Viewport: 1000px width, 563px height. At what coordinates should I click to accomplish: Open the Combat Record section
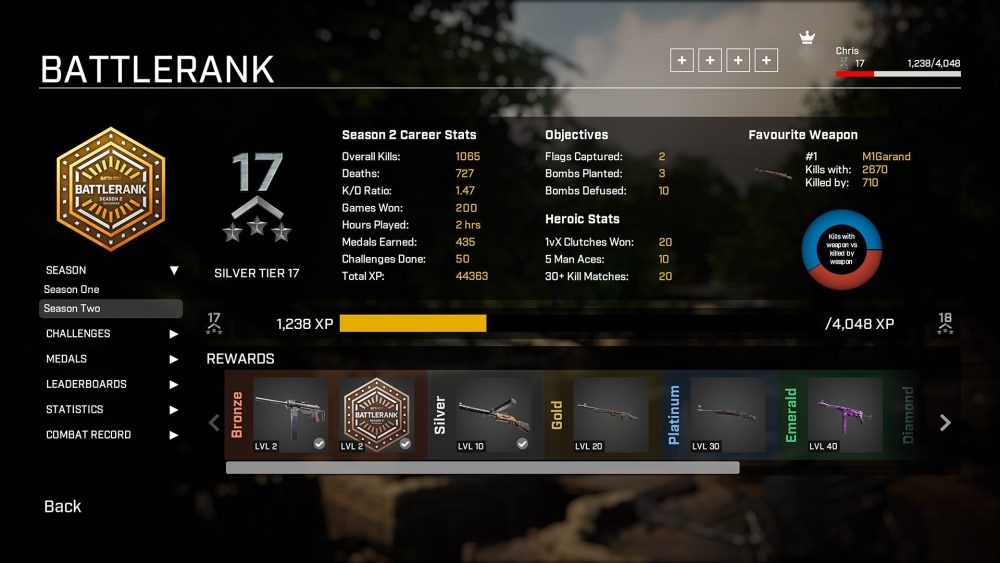(110, 435)
